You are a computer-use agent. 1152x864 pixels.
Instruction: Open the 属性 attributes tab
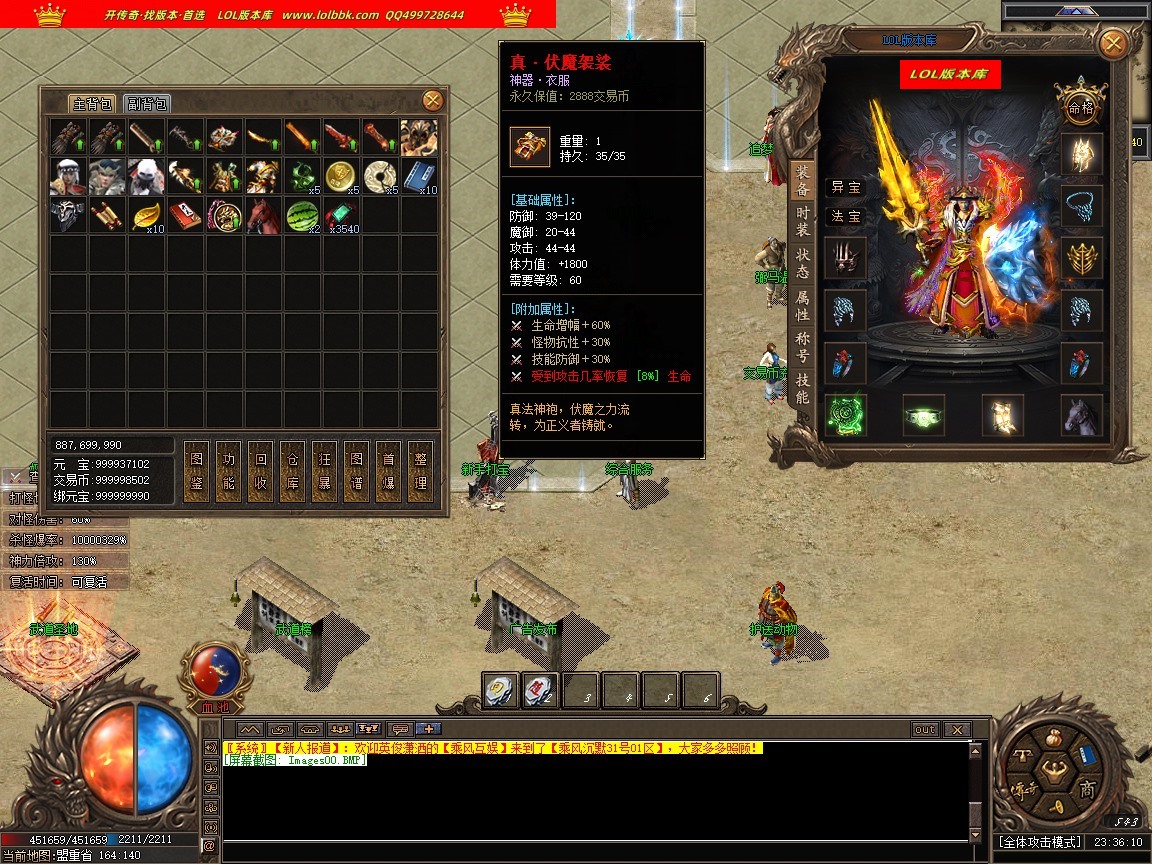point(803,305)
